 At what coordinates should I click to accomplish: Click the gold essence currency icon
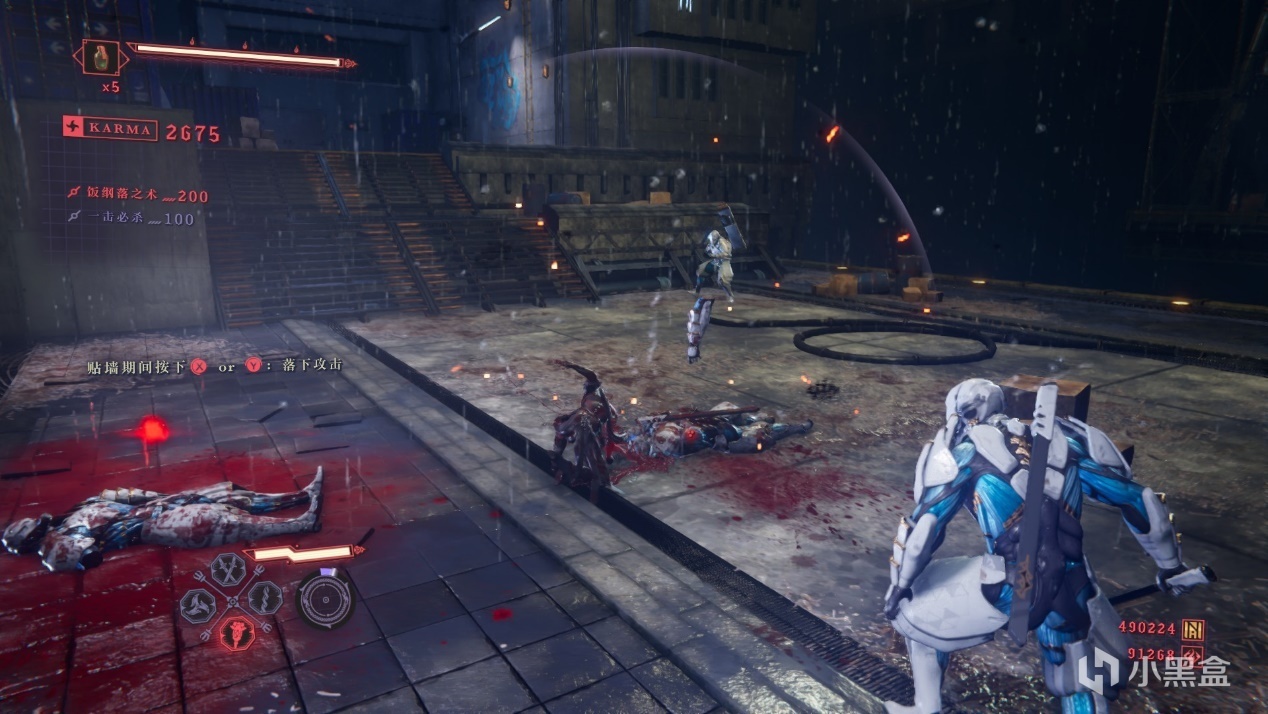pyautogui.click(x=1192, y=629)
